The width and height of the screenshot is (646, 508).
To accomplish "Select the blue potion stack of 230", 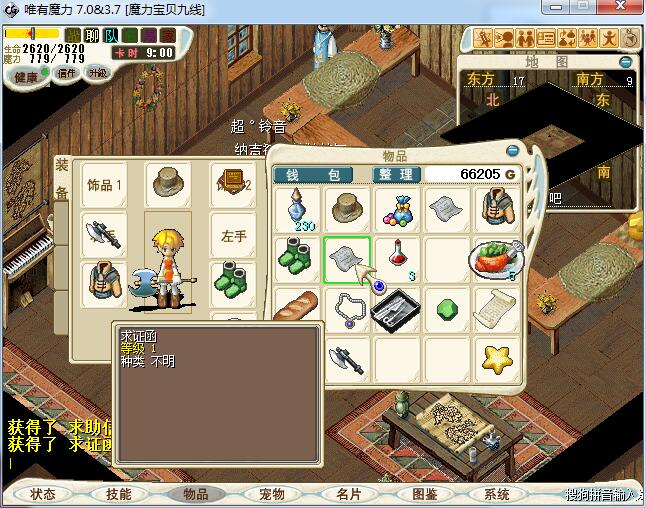I will 298,210.
